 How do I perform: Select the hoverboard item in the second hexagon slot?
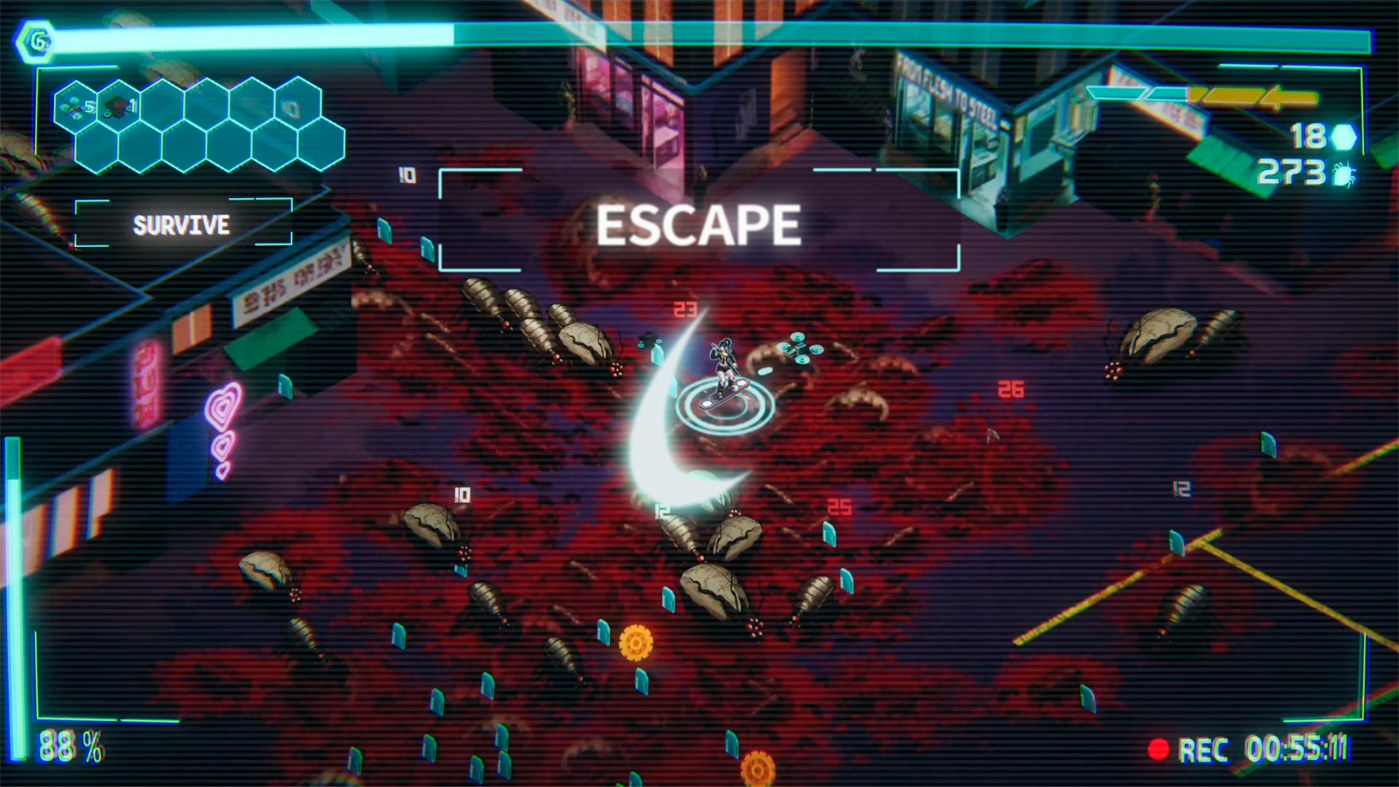117,104
